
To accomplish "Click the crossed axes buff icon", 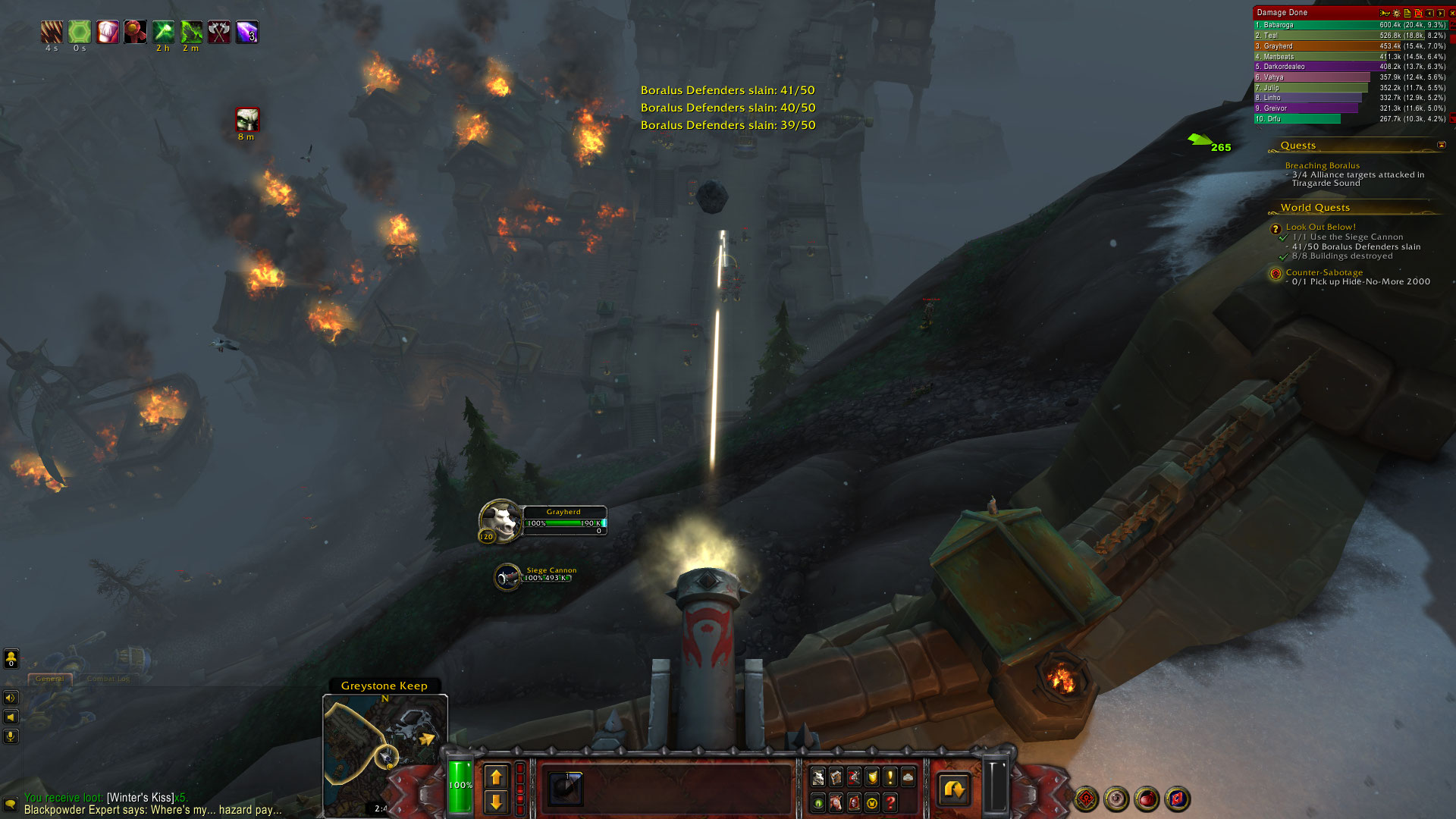I will click(x=219, y=32).
